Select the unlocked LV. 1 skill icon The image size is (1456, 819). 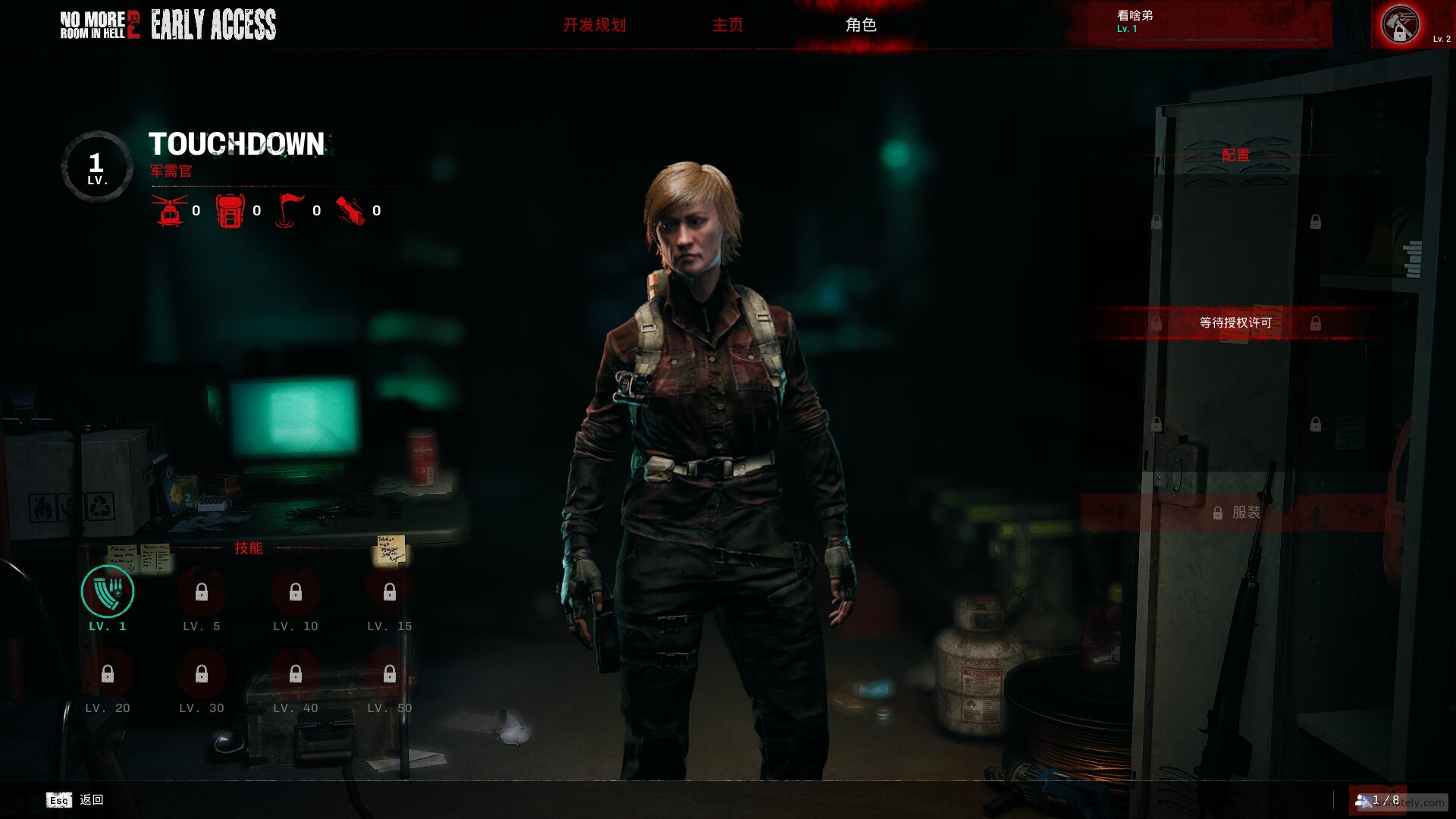click(x=108, y=591)
